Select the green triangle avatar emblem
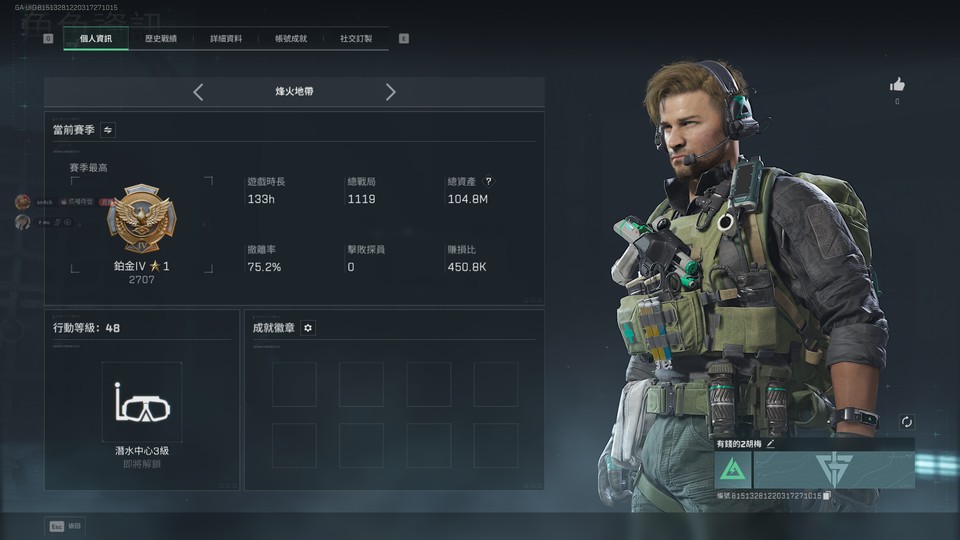This screenshot has width=960, height=540. 733,470
